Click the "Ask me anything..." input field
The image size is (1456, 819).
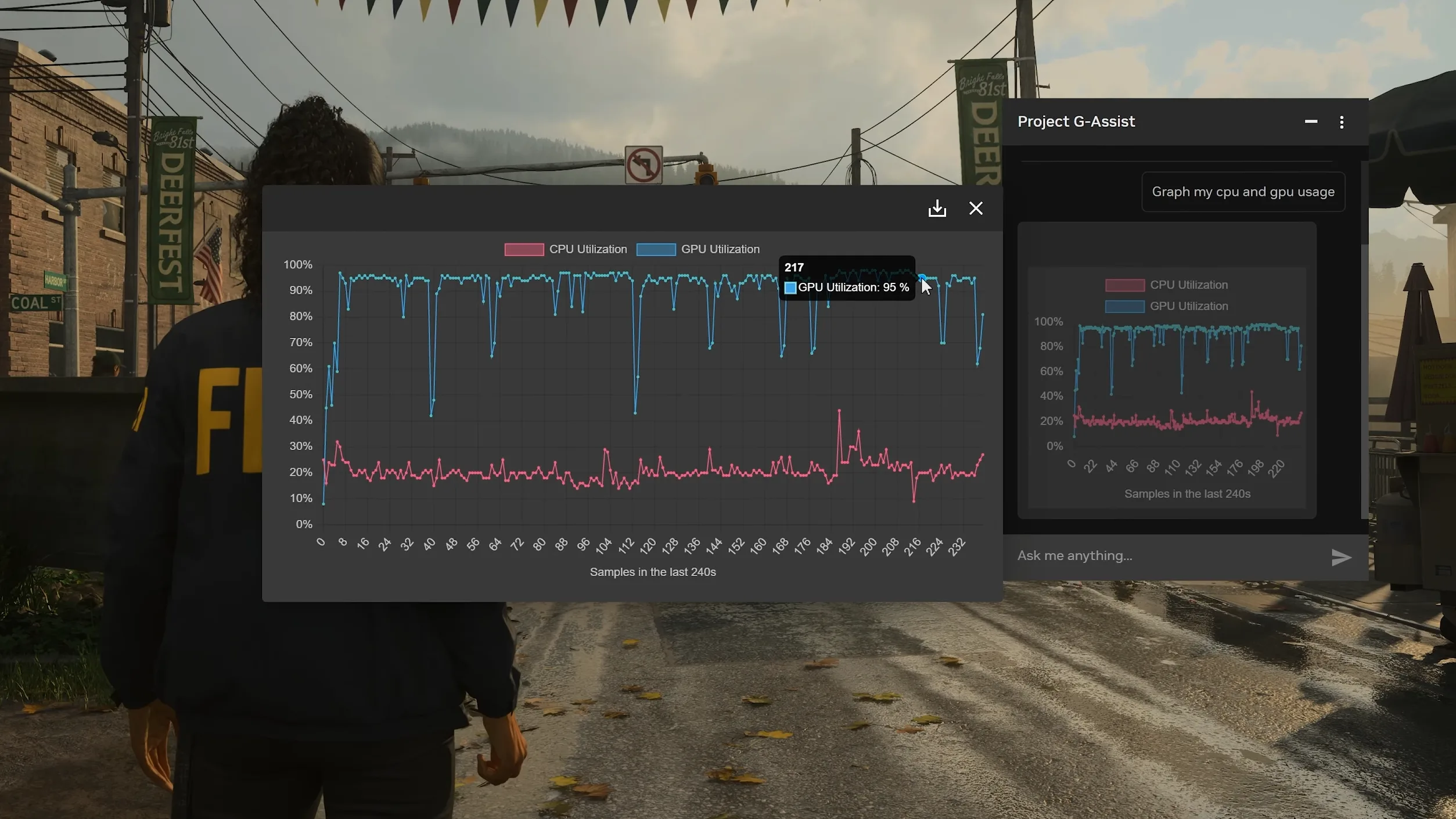pos(1167,556)
